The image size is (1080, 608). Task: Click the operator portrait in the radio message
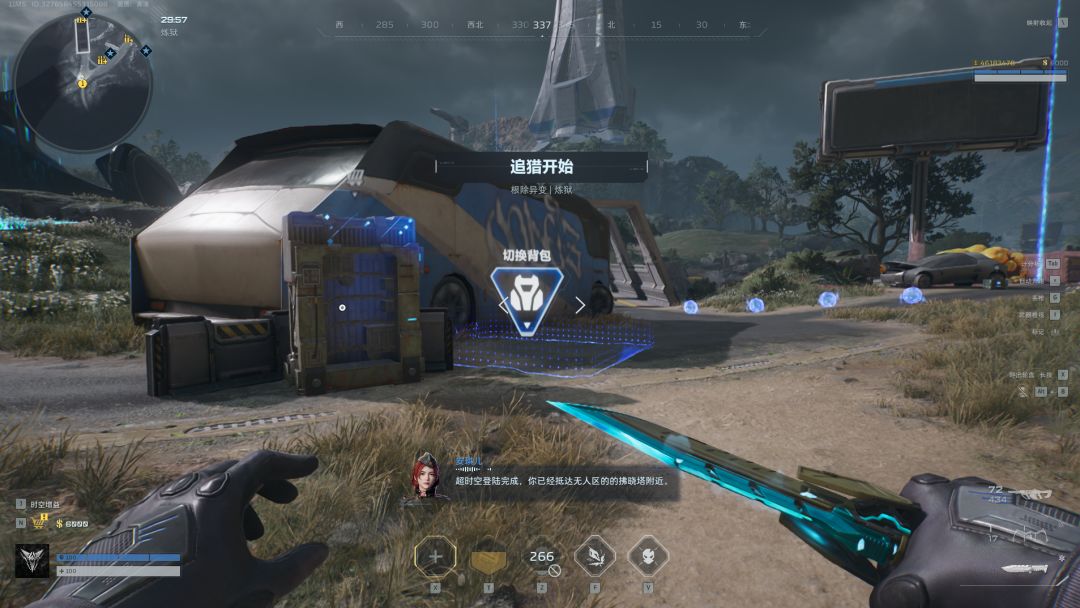425,477
